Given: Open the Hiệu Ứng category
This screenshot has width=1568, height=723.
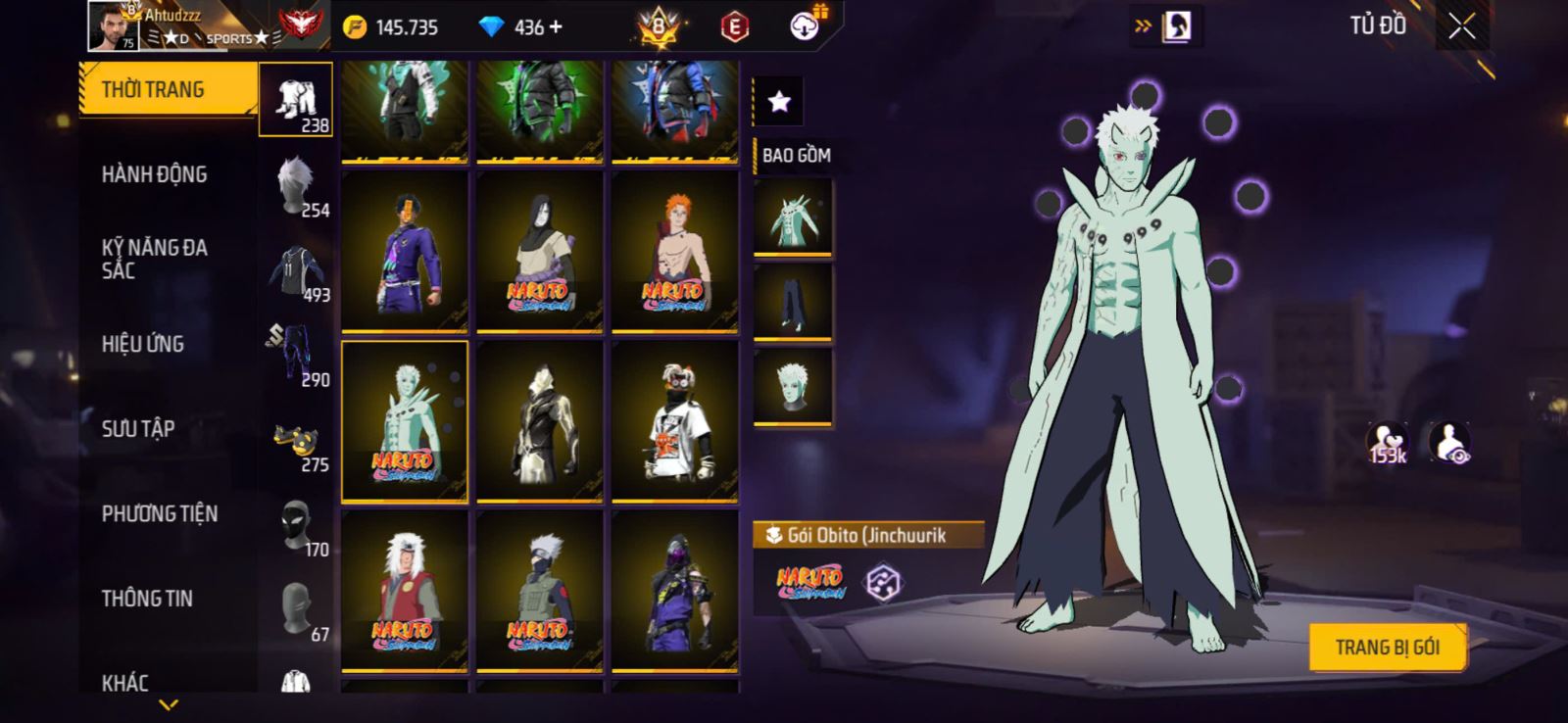Looking at the screenshot, I should click(x=143, y=344).
